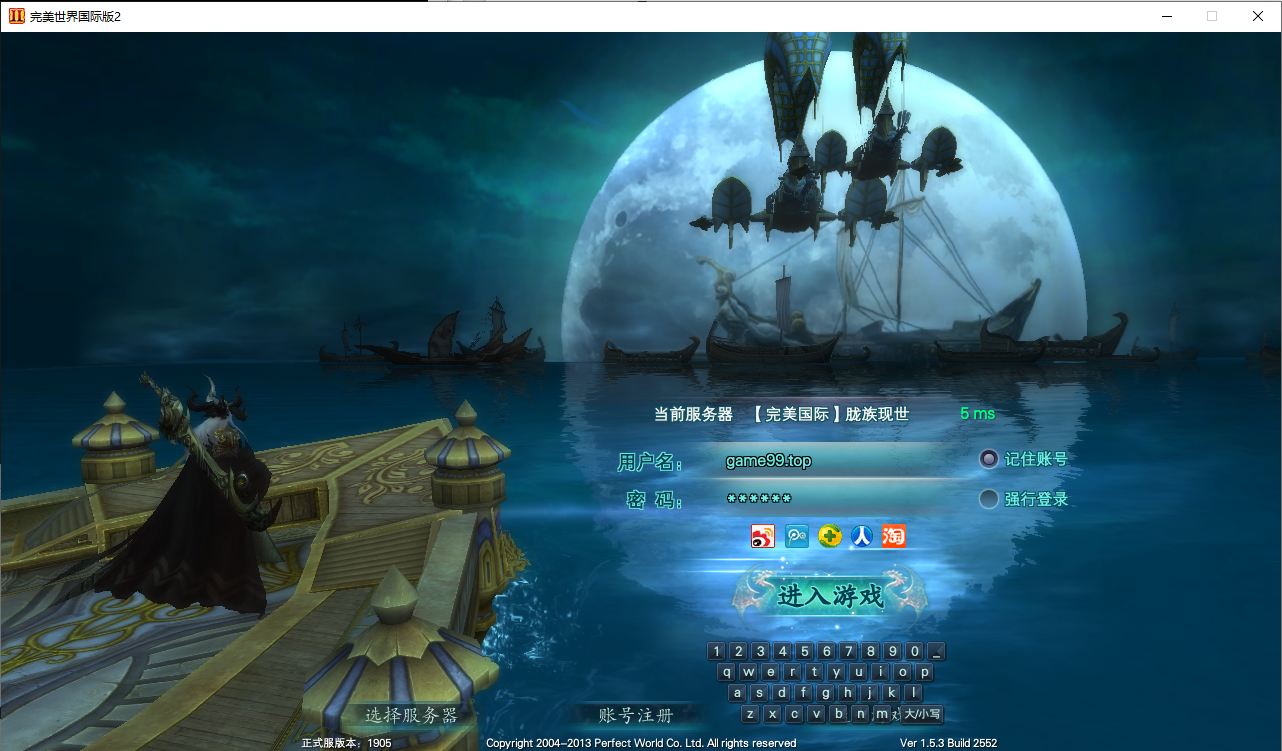The image size is (1282, 751).
Task: Open 账号注册 account registration
Action: 636,715
